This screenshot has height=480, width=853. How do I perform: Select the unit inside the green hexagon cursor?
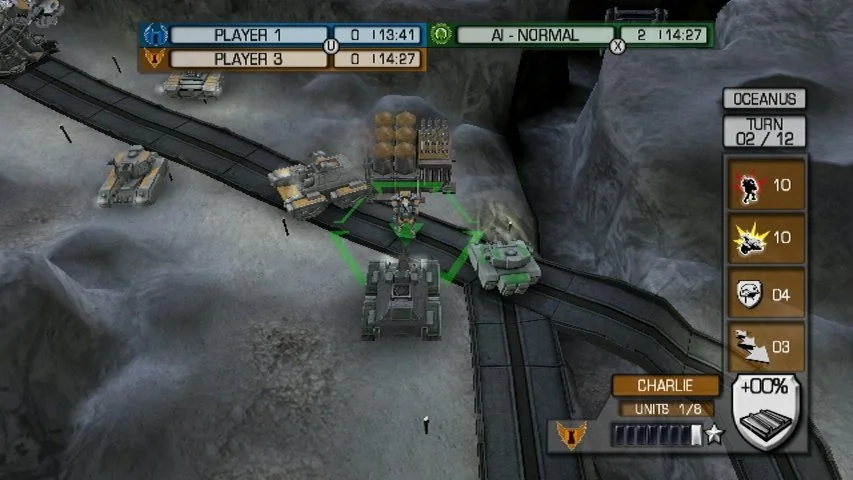[405, 213]
